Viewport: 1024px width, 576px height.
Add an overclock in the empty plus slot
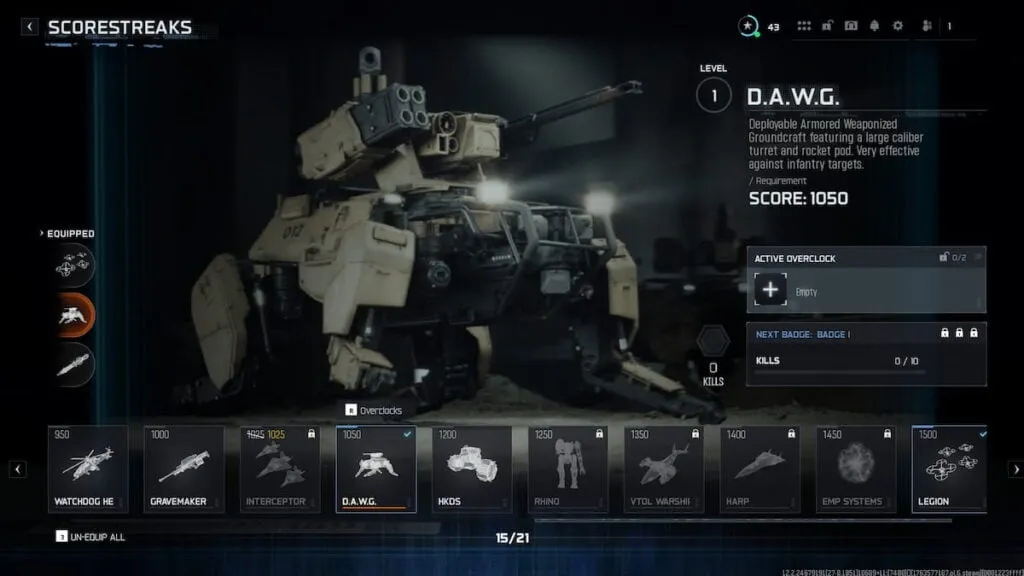(769, 290)
